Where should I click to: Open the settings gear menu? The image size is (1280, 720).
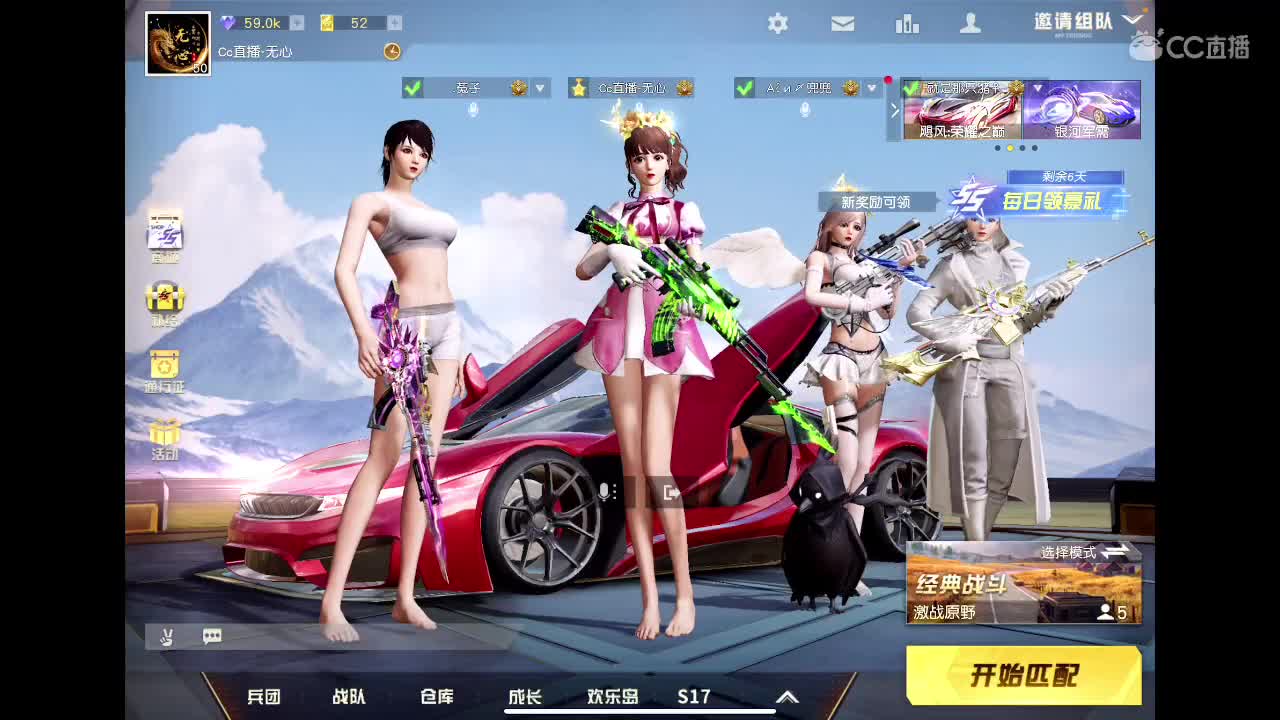click(778, 23)
